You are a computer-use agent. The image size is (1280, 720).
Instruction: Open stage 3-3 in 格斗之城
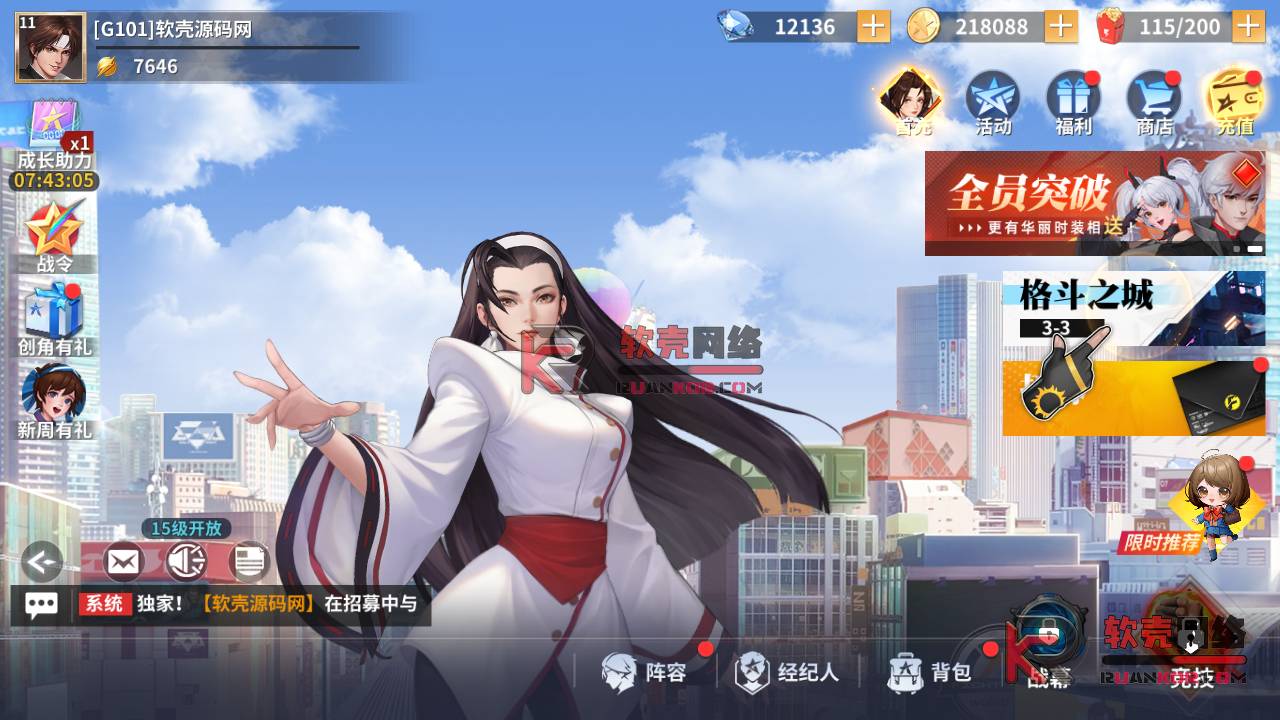1059,326
